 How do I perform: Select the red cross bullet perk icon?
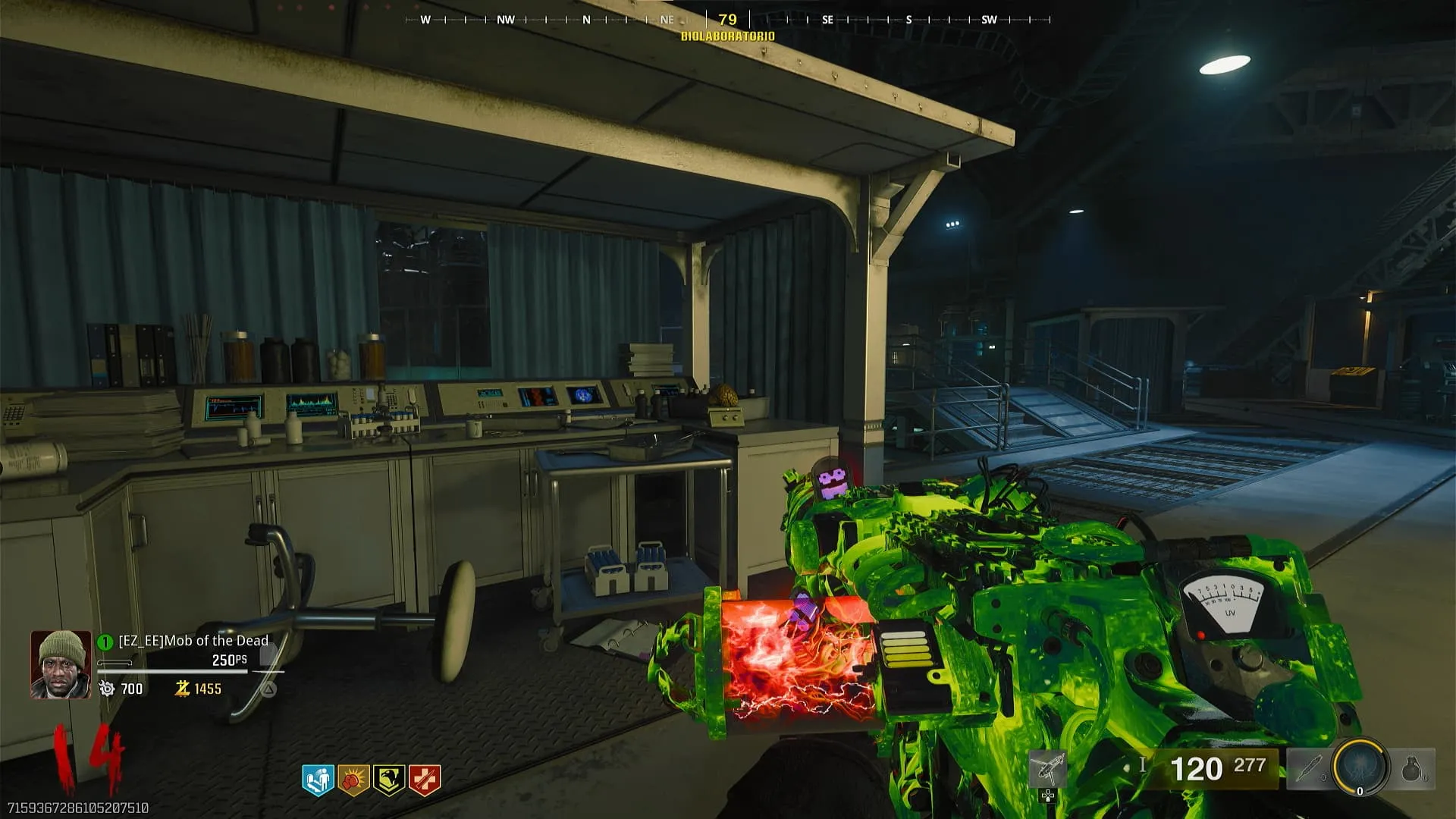(x=425, y=780)
